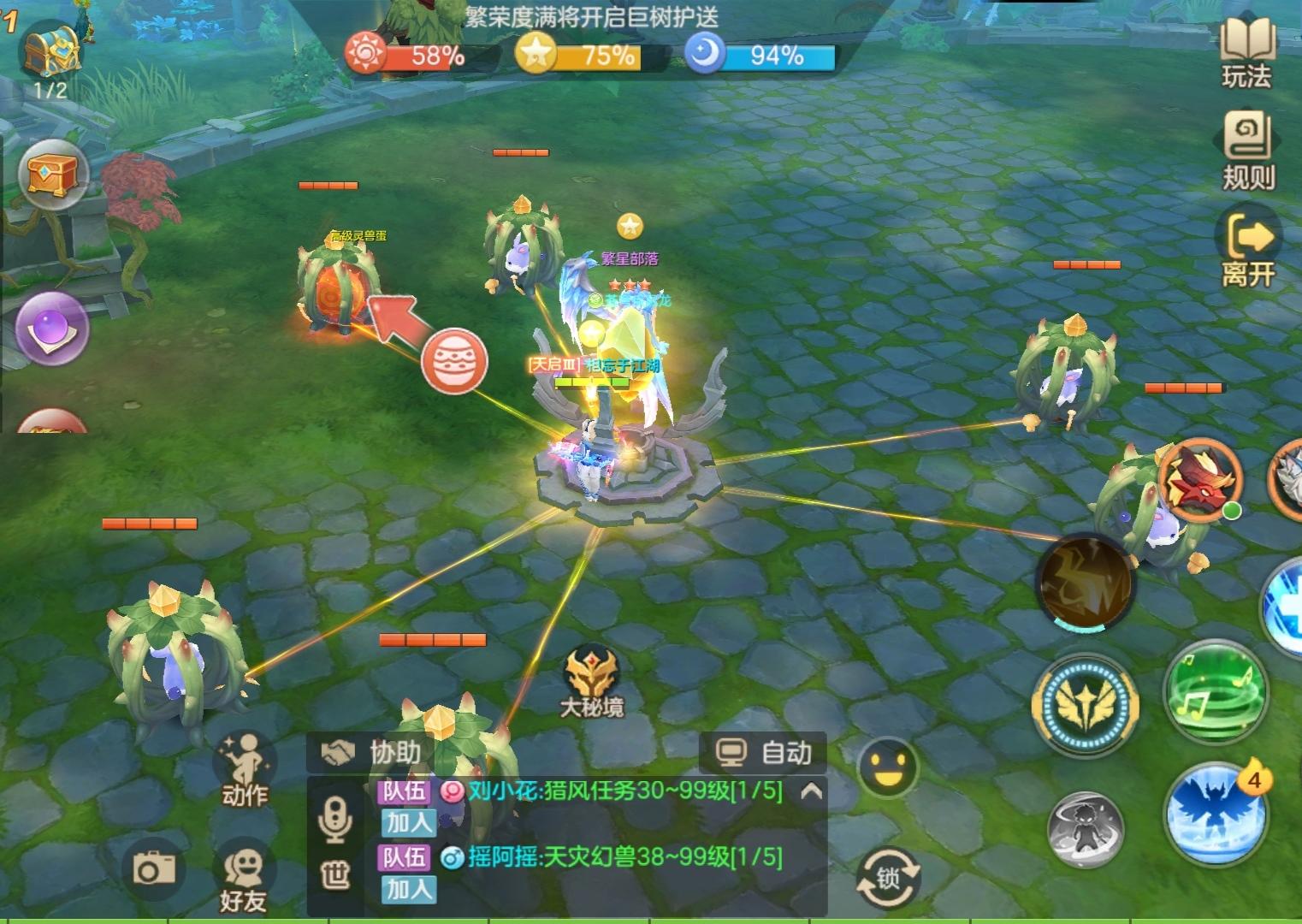
Task: Open the orange treasure chest icon
Action: (53, 174)
